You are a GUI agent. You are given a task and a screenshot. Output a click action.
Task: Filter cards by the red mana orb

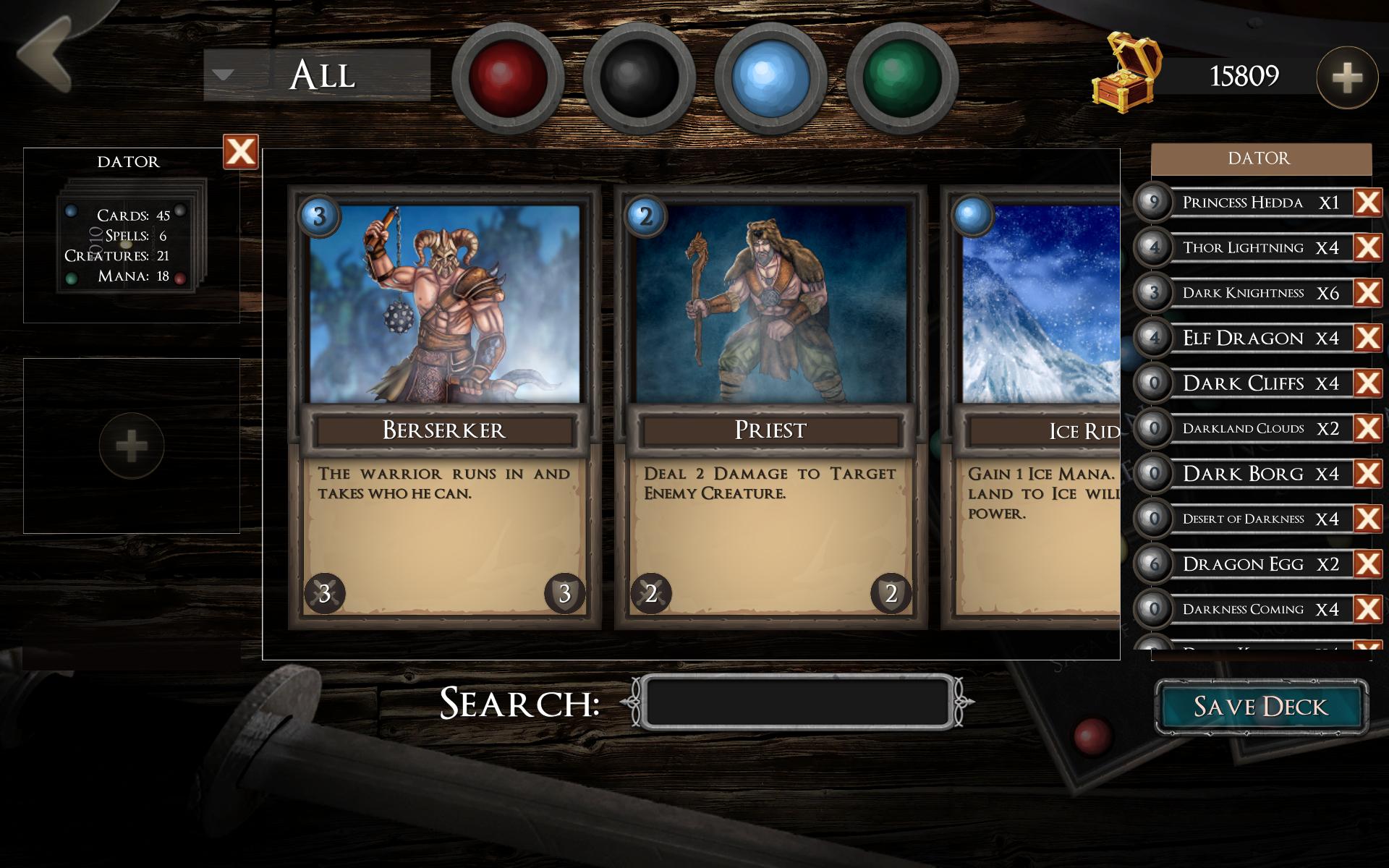tap(507, 77)
